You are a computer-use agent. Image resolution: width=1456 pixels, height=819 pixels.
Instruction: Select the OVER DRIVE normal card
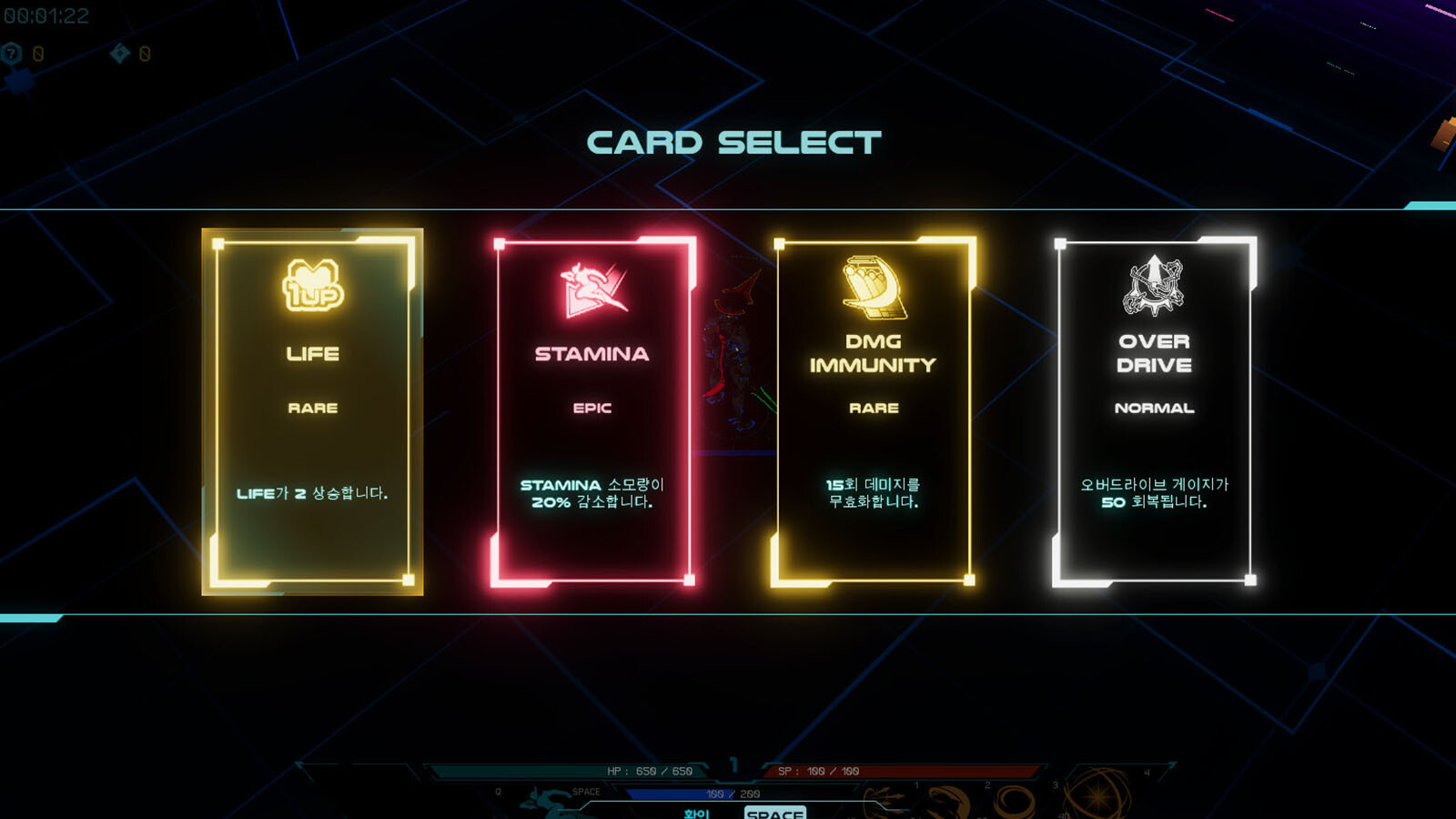point(1154,411)
